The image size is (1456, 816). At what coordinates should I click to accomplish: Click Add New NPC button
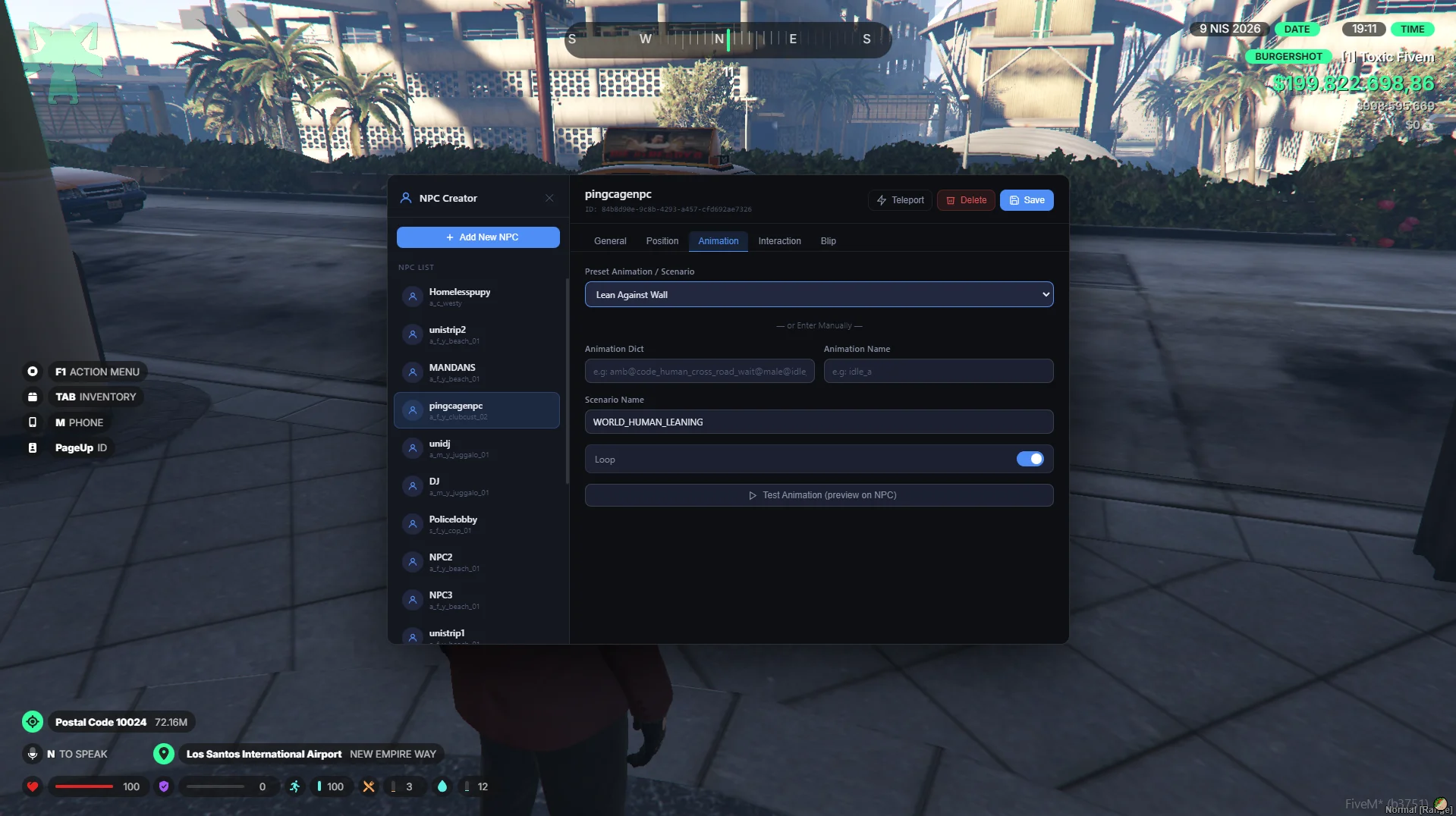click(x=478, y=237)
